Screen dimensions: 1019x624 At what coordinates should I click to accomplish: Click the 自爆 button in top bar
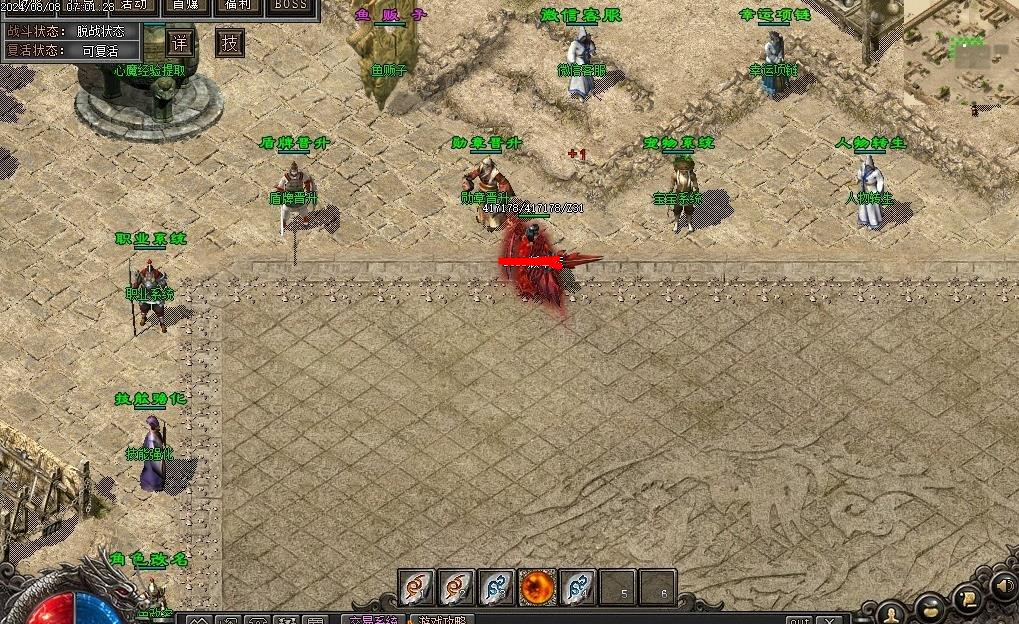pyautogui.click(x=185, y=5)
